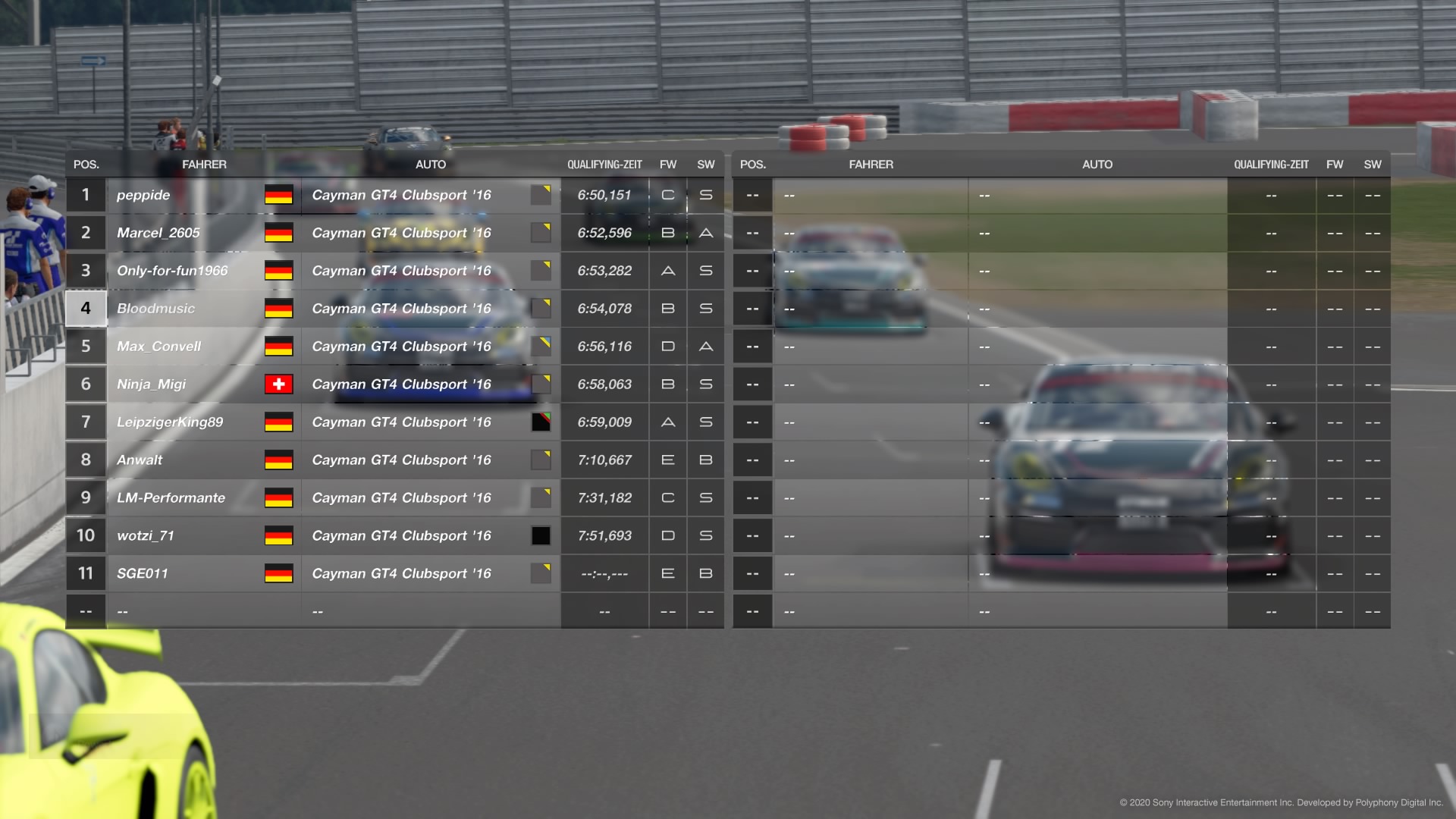The height and width of the screenshot is (819, 1456).
Task: Click the German flag beside Anwalt
Action: click(279, 460)
